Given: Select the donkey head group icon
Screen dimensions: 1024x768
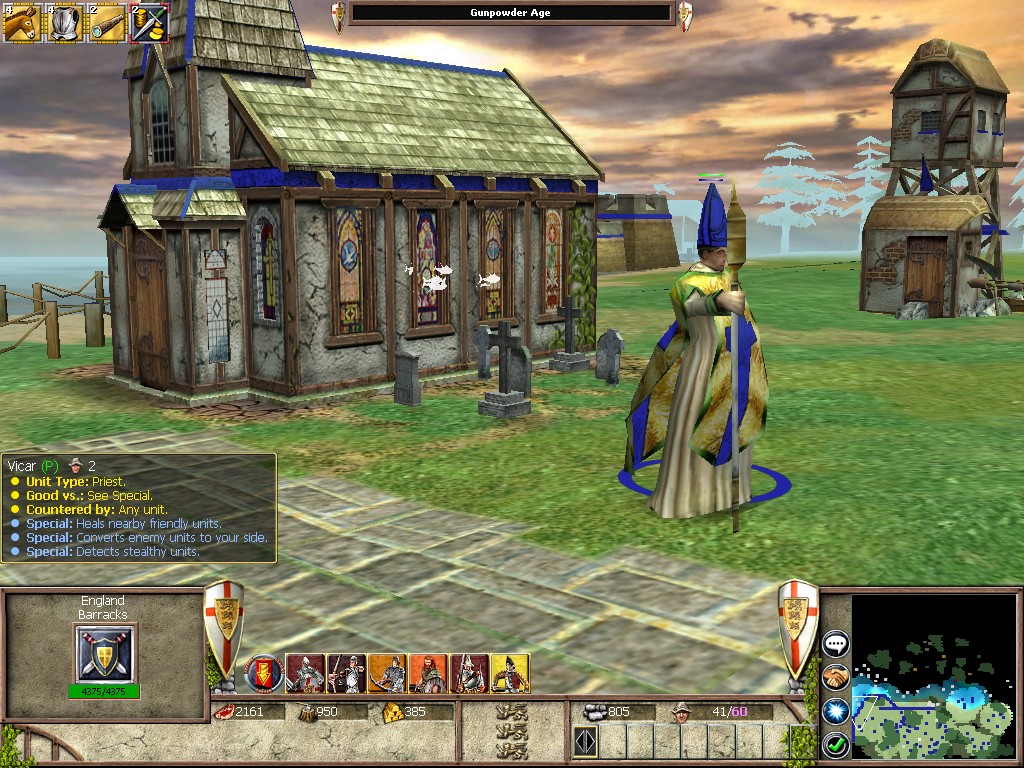Looking at the screenshot, I should pos(21,23).
